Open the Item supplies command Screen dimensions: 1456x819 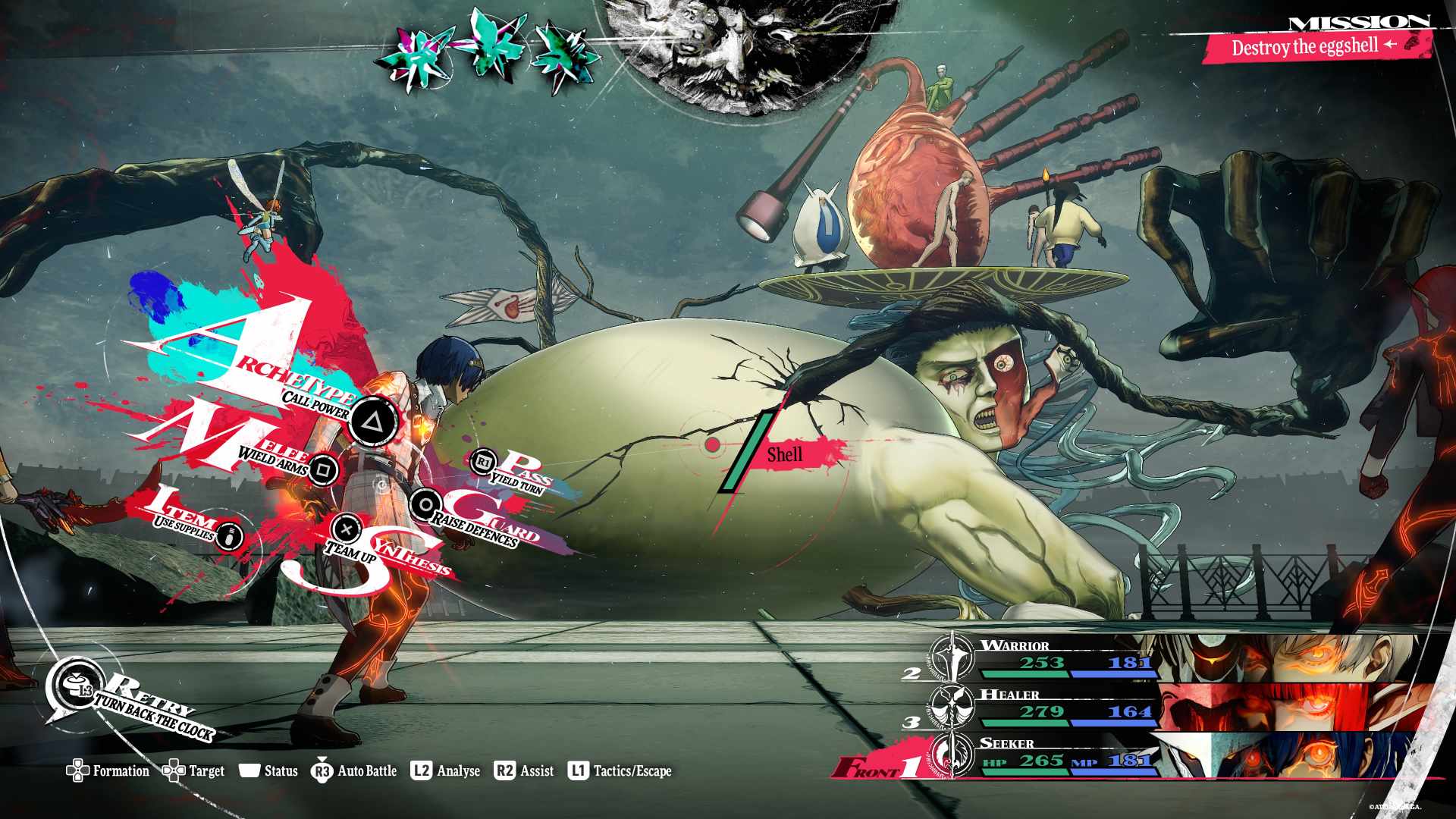(x=231, y=535)
